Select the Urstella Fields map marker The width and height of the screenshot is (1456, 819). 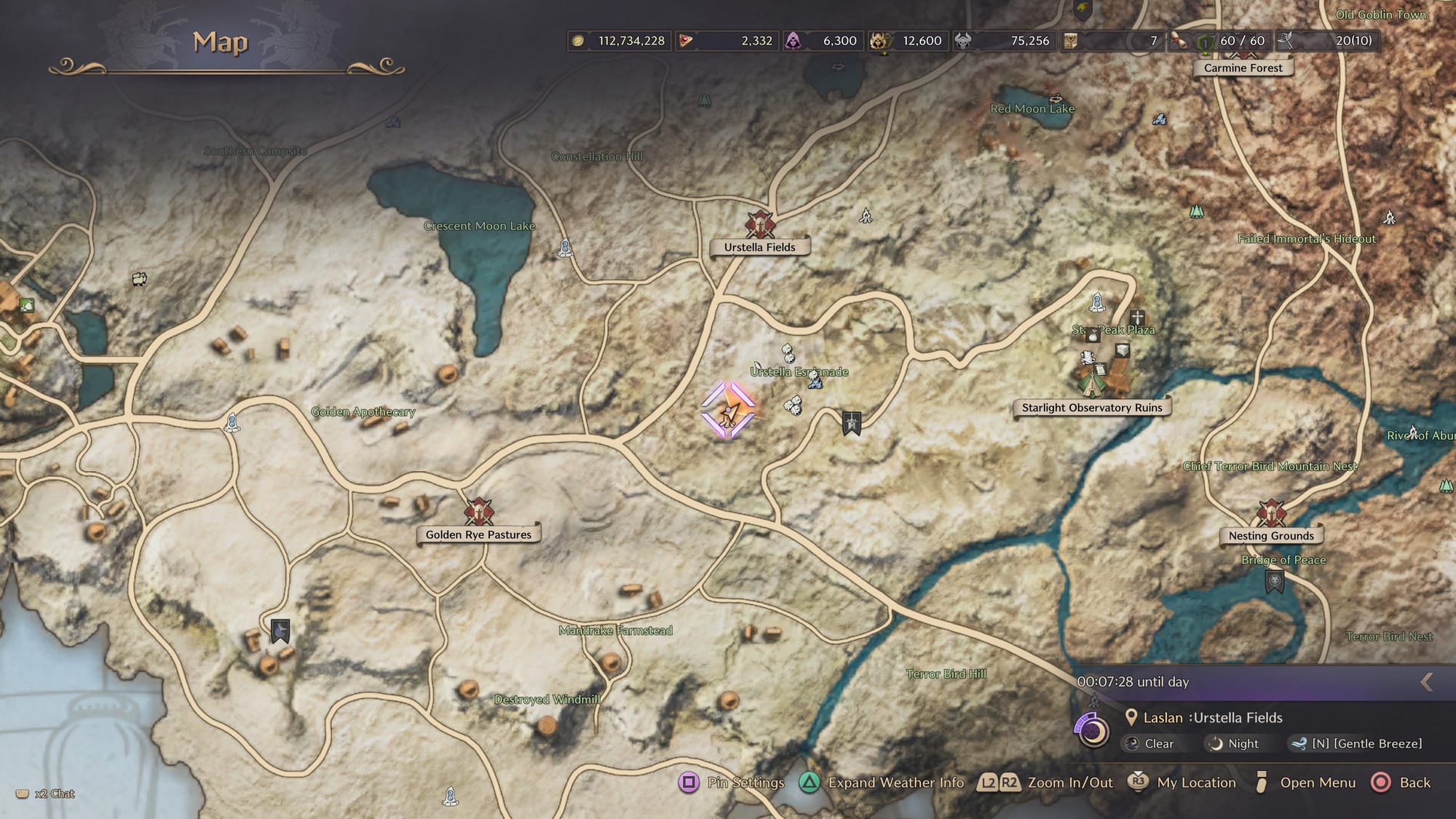759,226
